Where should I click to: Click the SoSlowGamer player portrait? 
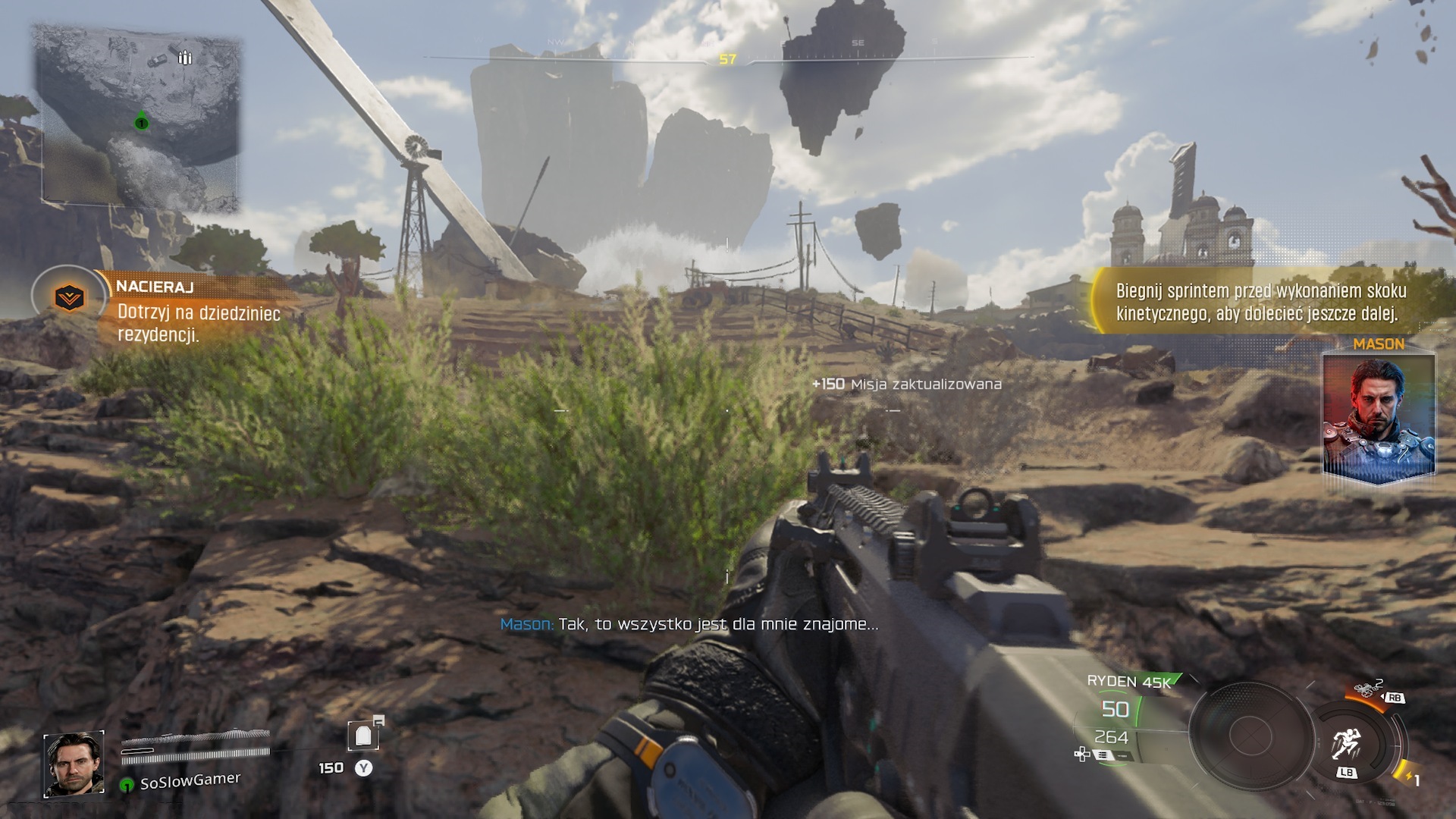74,764
